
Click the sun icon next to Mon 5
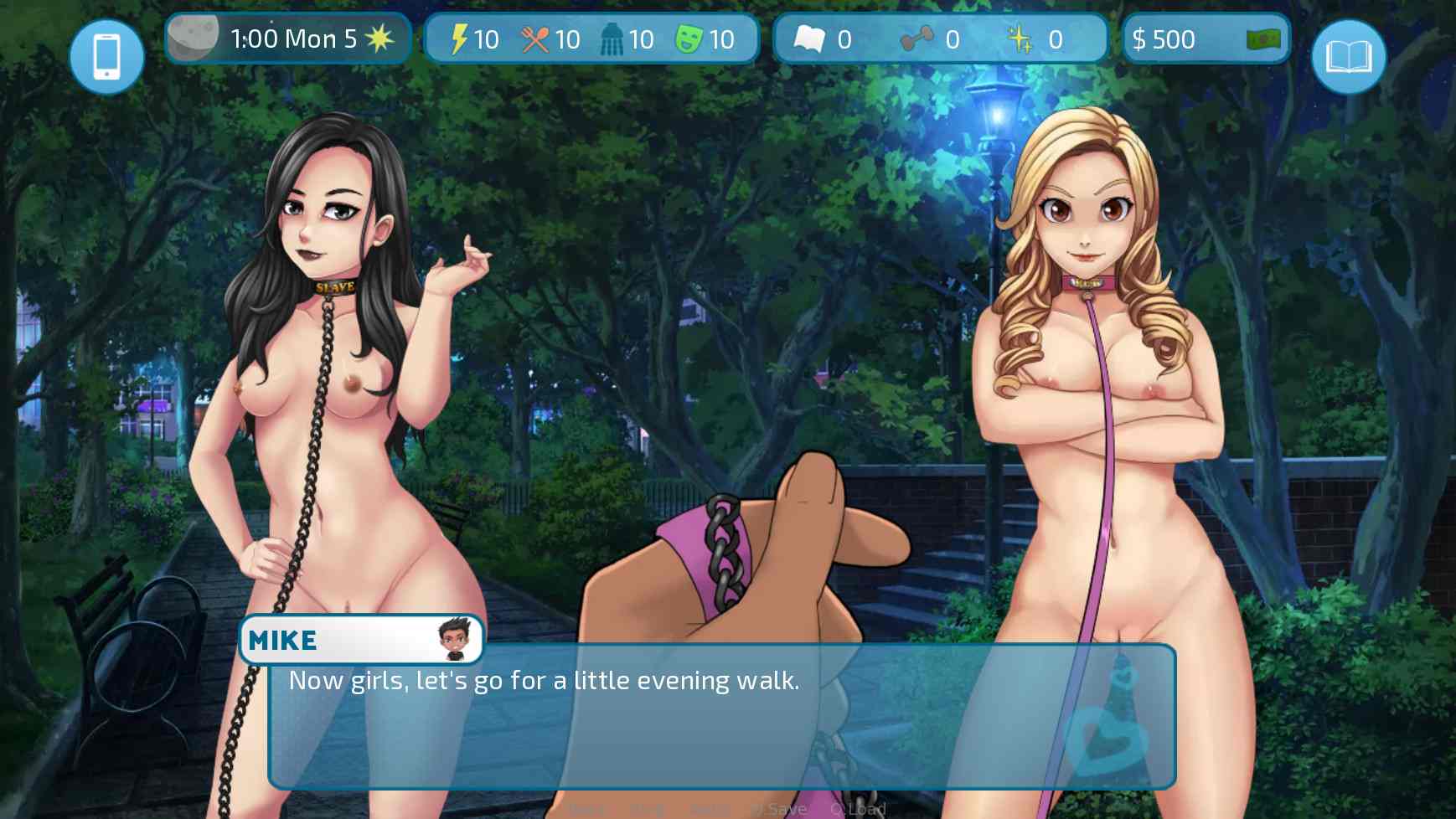coord(379,37)
